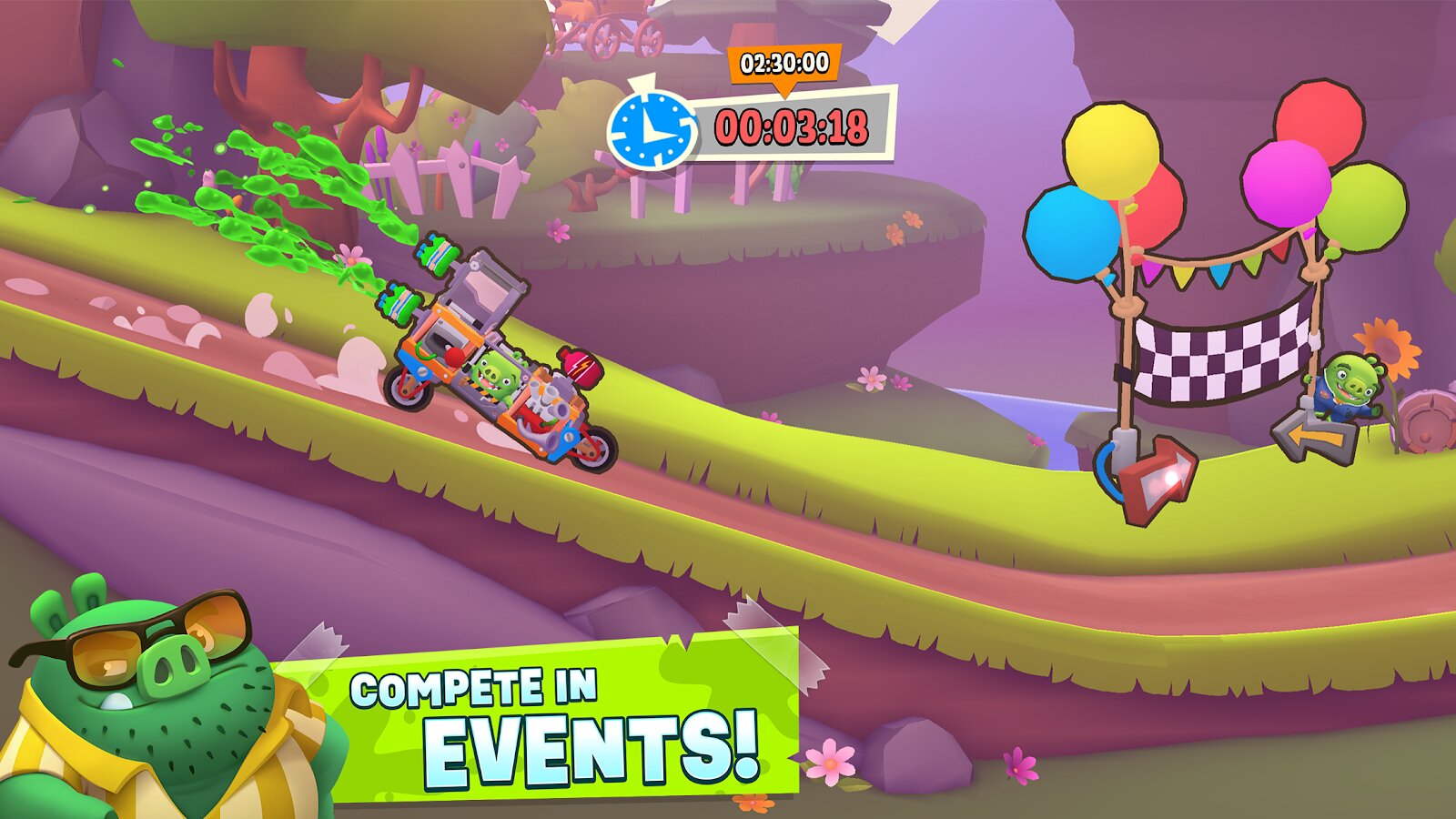Select the EVENTS! banner

click(590, 746)
